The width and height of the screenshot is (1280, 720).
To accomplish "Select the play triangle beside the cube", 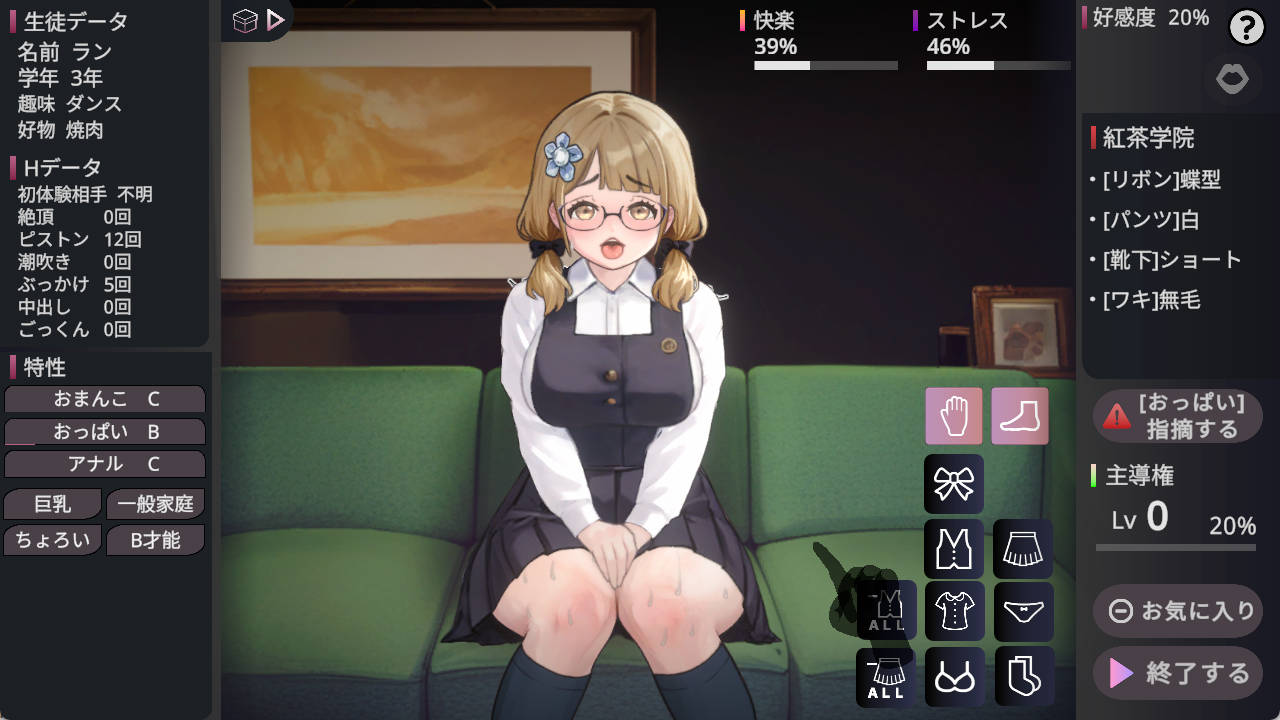I will [x=276, y=20].
